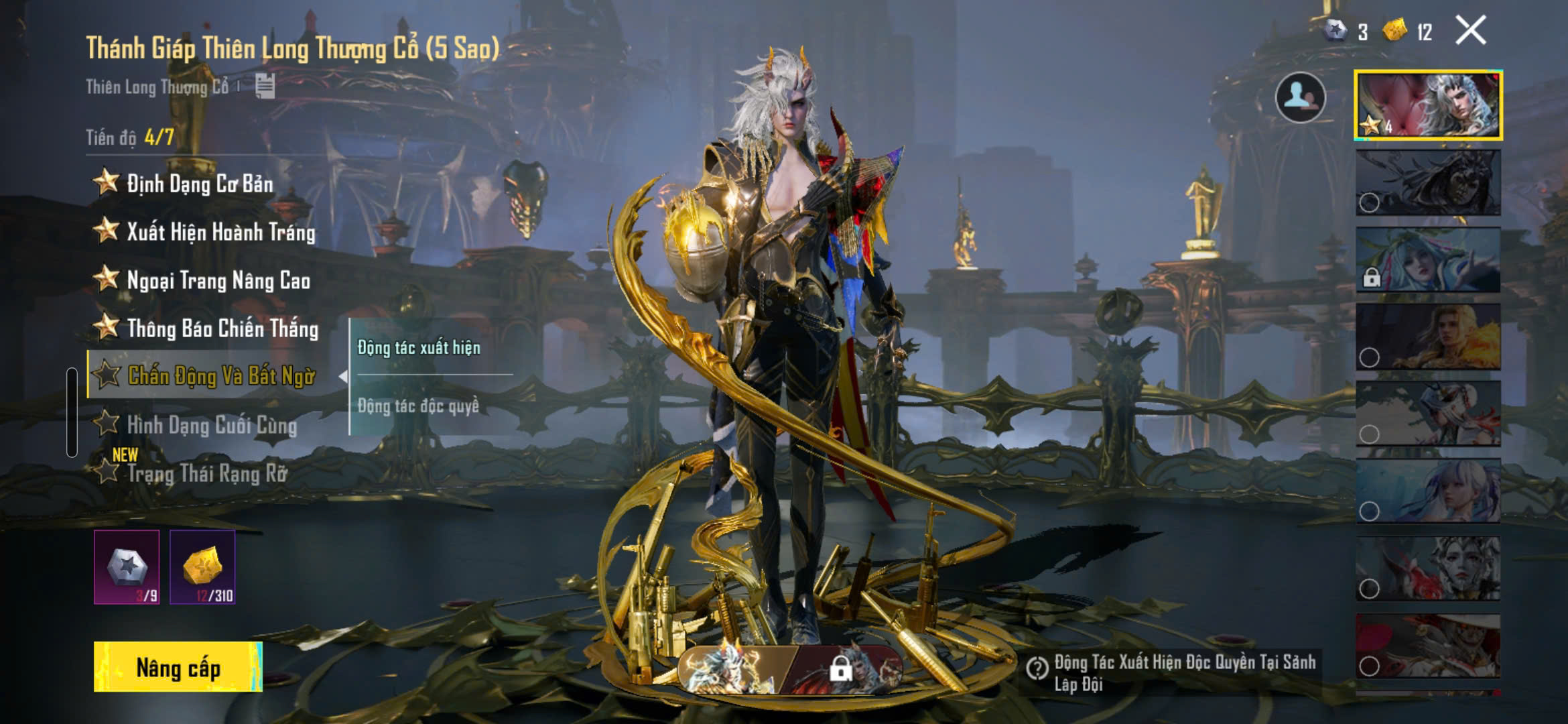Select the highlighted 4-star white-haired outfit thumbnail
1568x724 pixels.
tap(1428, 105)
